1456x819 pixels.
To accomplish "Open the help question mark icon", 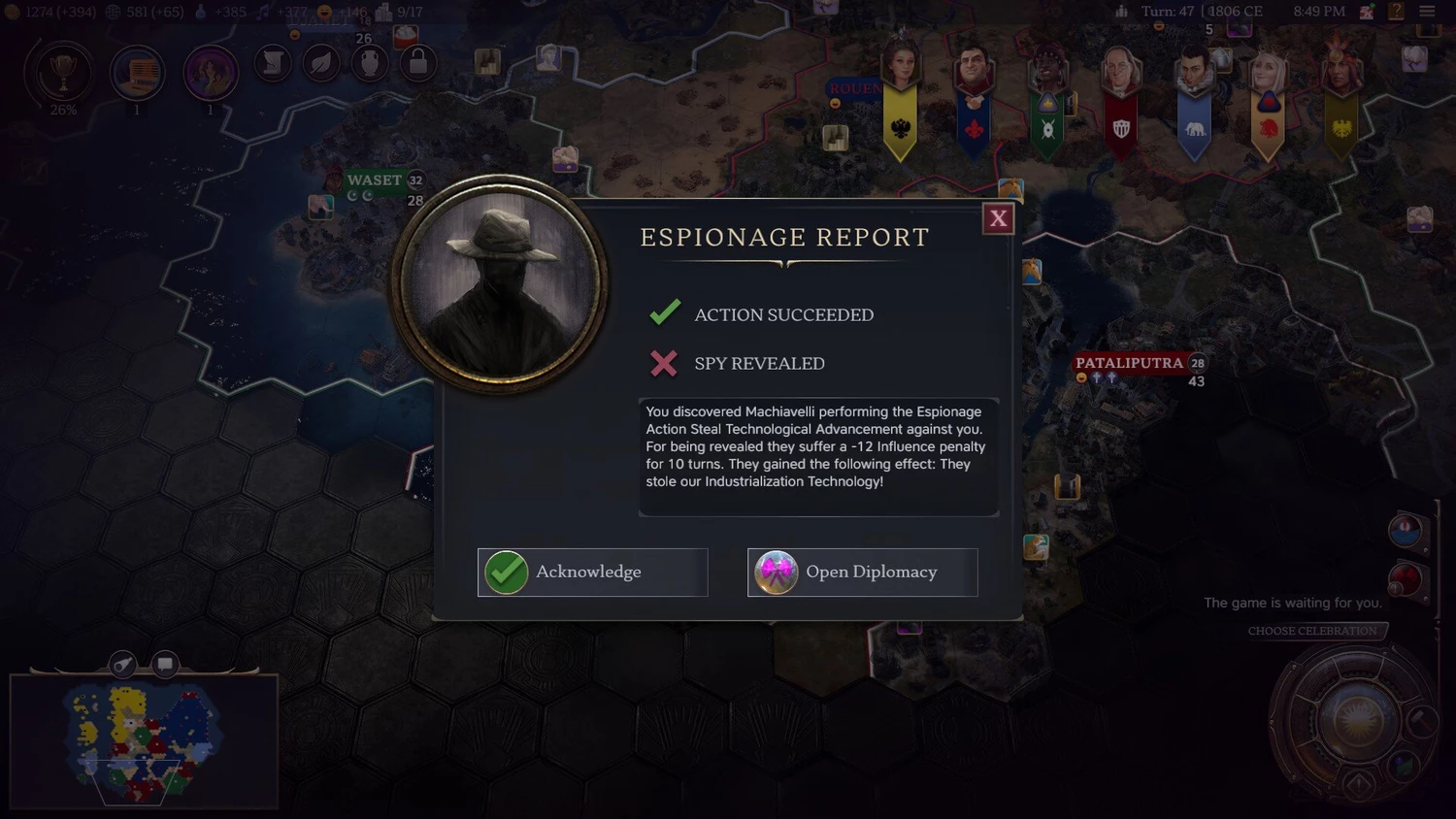I will [x=1396, y=12].
